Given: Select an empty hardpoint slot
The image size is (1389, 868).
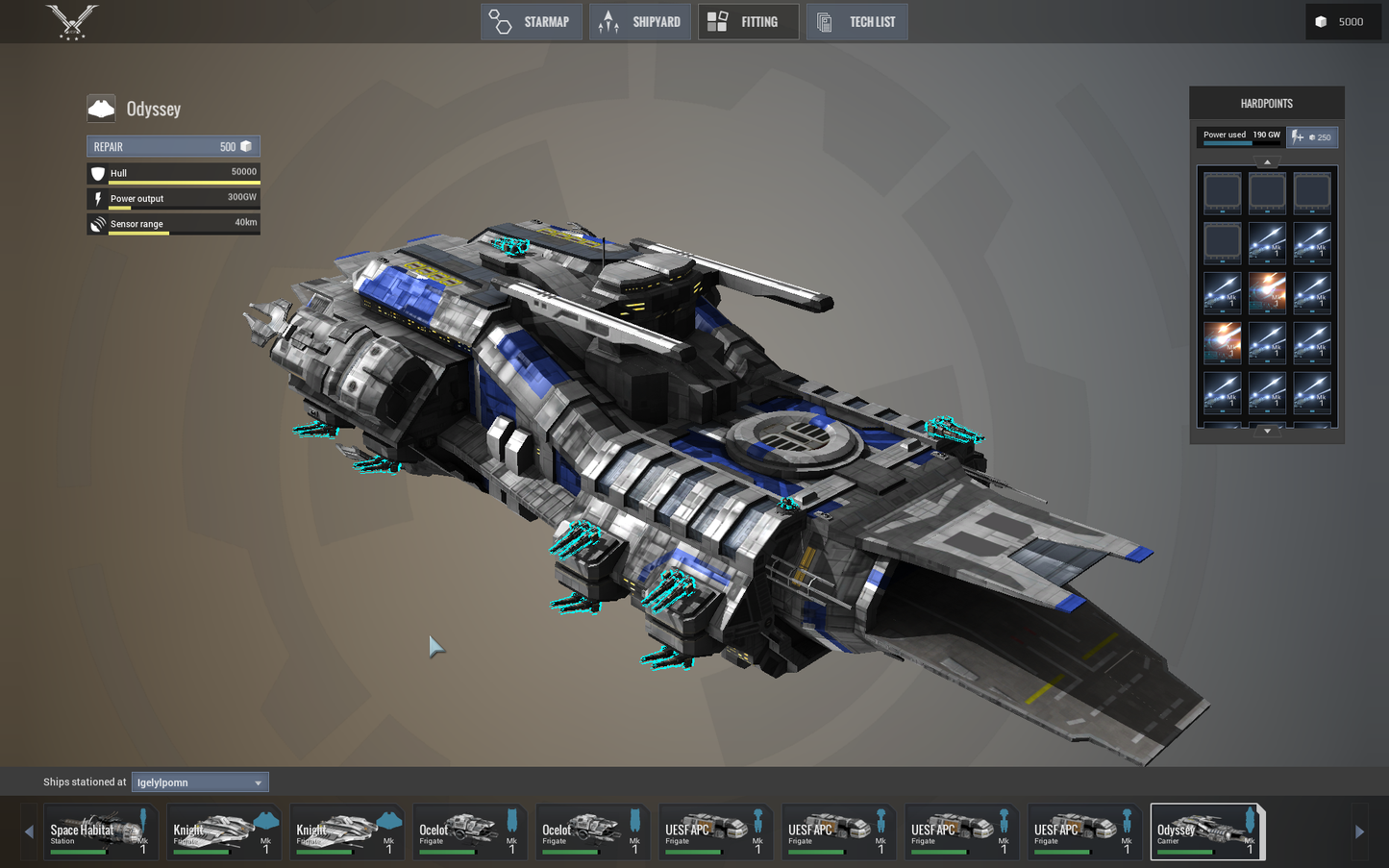Looking at the screenshot, I should point(1222,192).
